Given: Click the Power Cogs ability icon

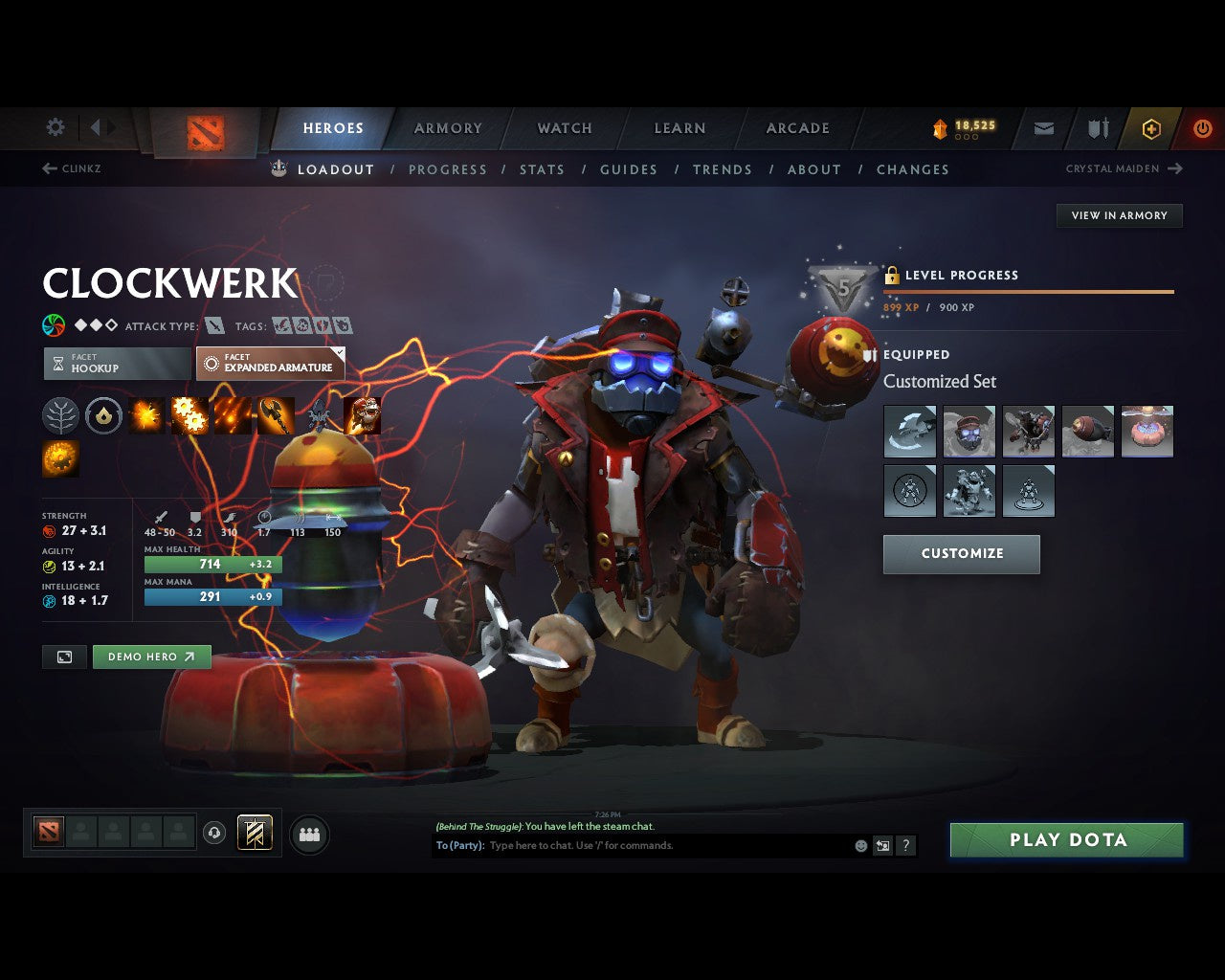Looking at the screenshot, I should coord(190,415).
